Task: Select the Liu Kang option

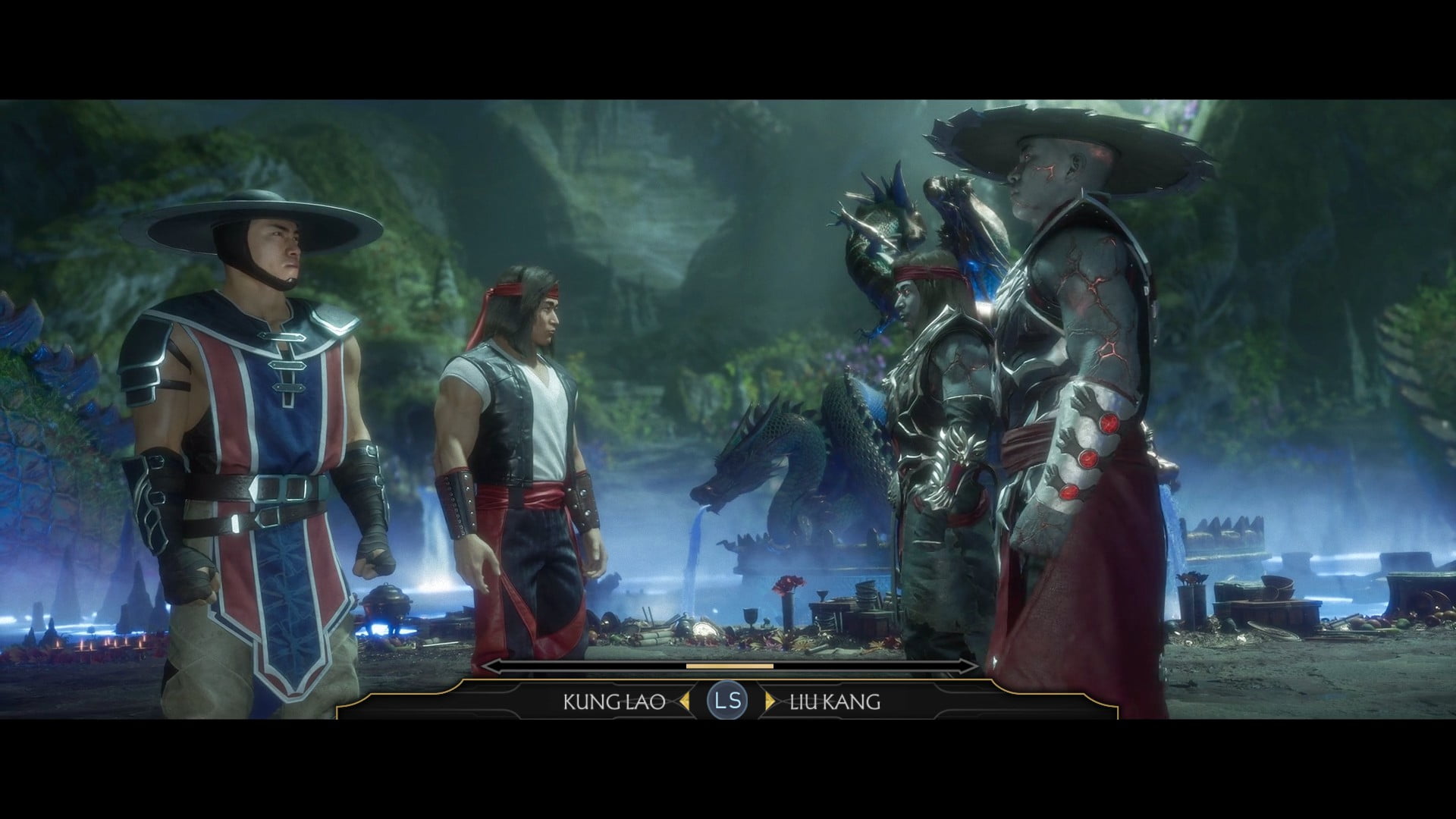Action: 834,701
